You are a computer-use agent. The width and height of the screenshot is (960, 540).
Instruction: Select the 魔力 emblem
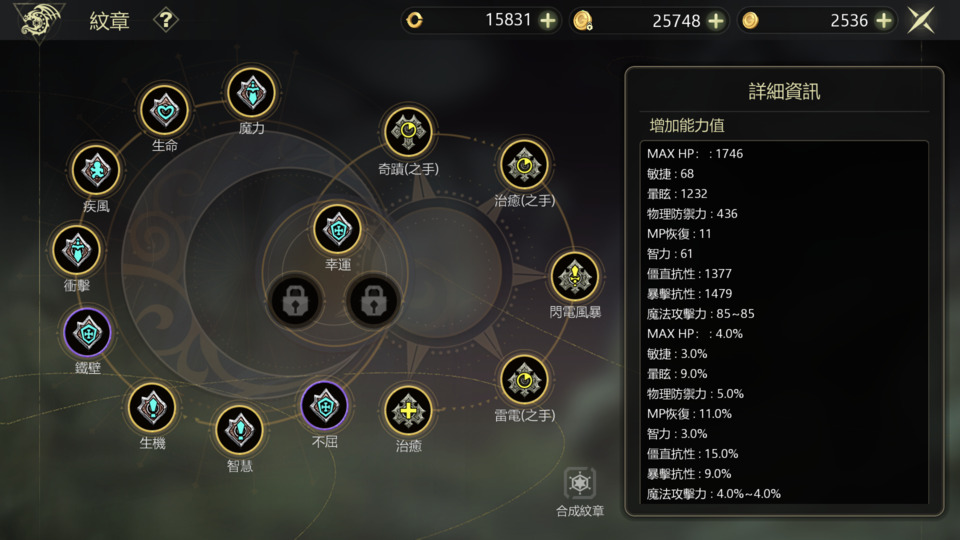click(251, 93)
